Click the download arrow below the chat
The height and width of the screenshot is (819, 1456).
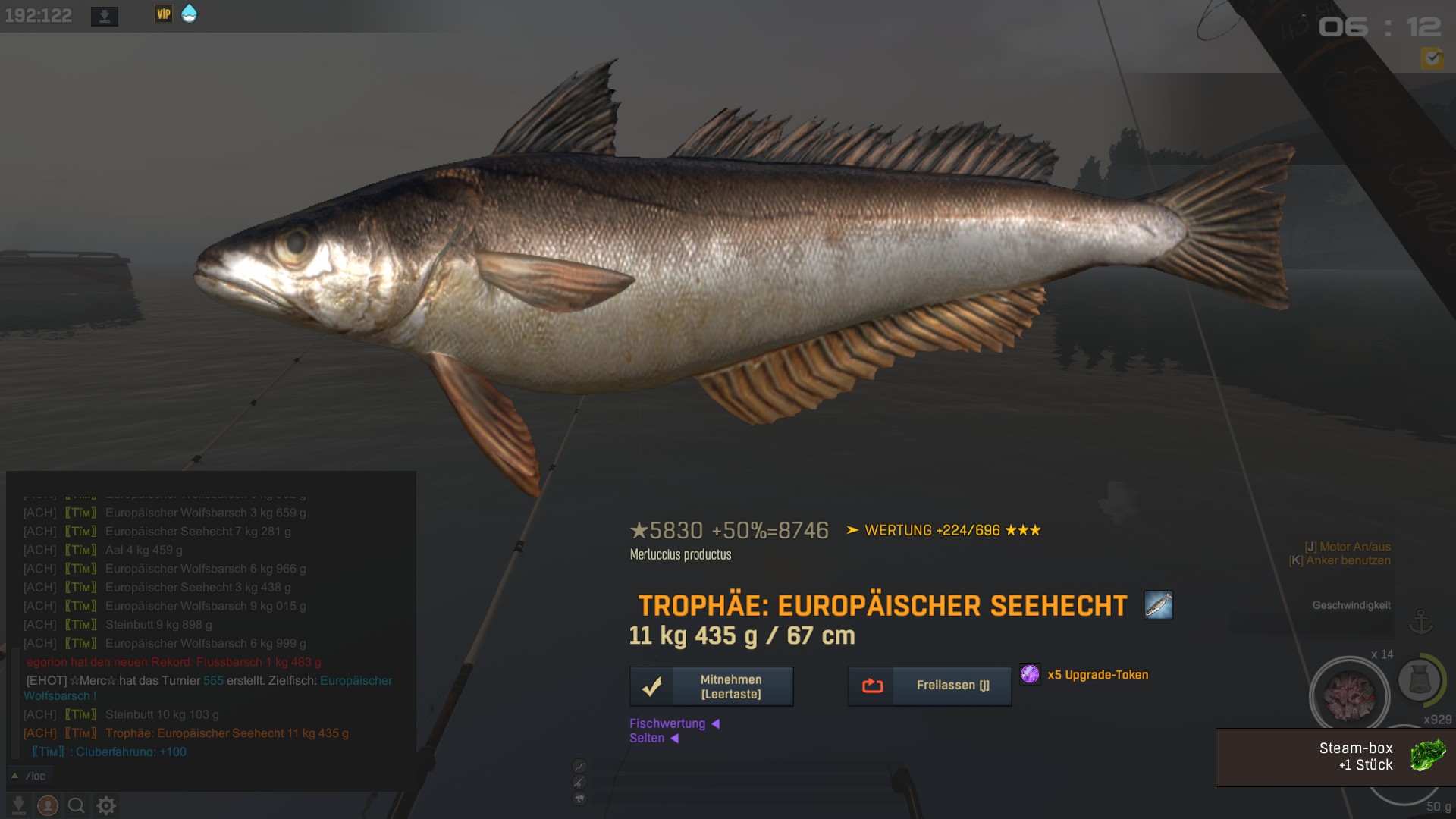19,805
